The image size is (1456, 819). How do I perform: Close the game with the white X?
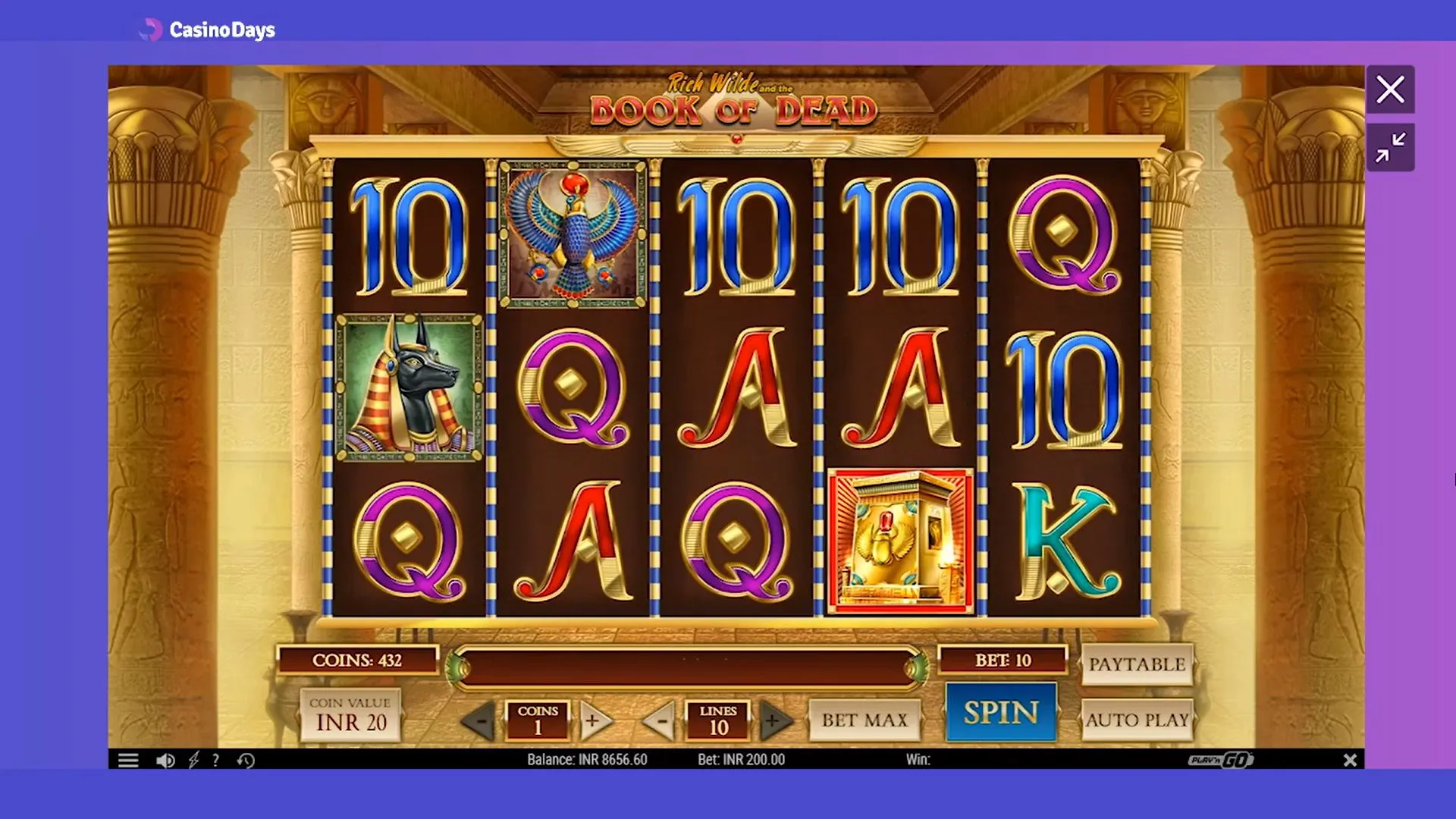click(x=1390, y=89)
